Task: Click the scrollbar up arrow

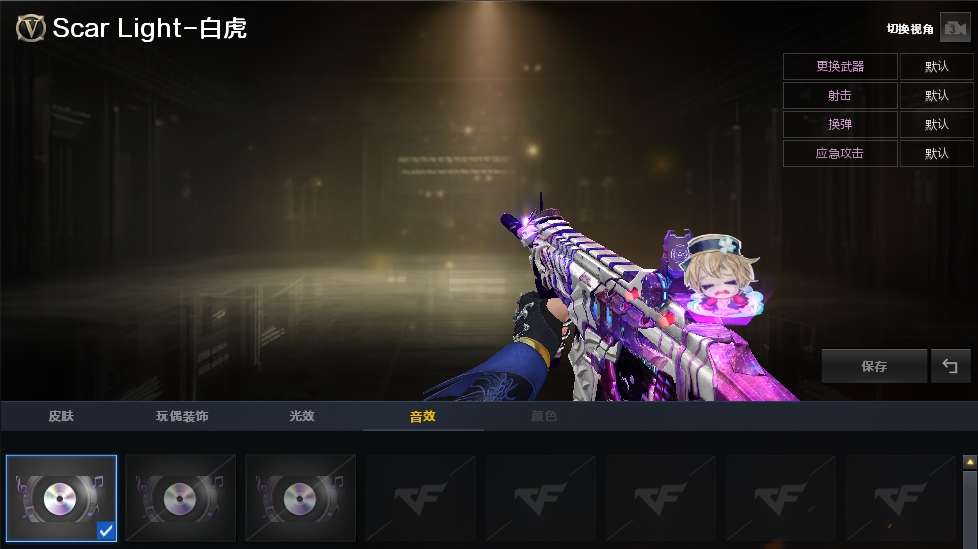Action: (969, 462)
